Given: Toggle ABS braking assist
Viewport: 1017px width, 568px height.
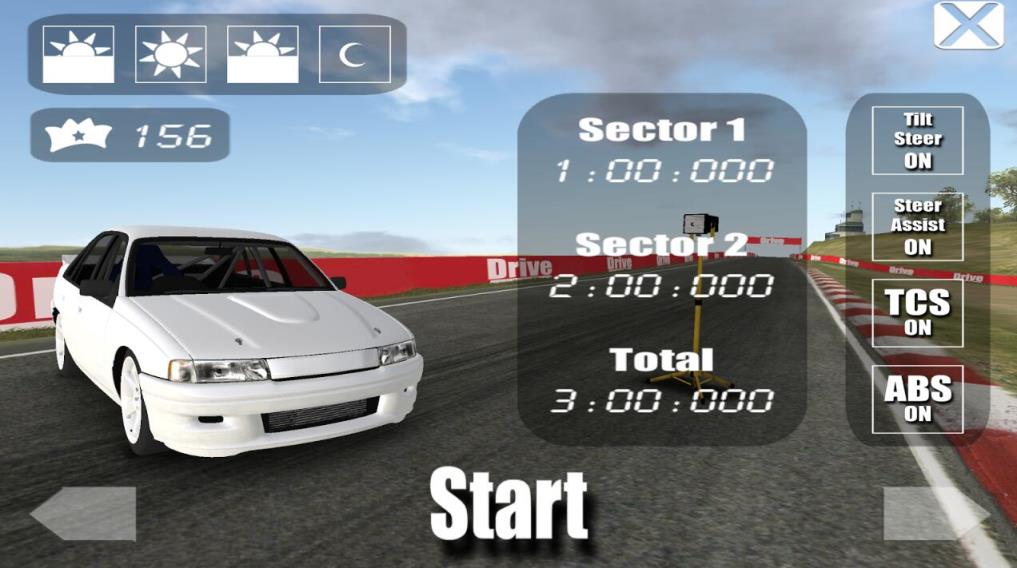Looking at the screenshot, I should [917, 399].
